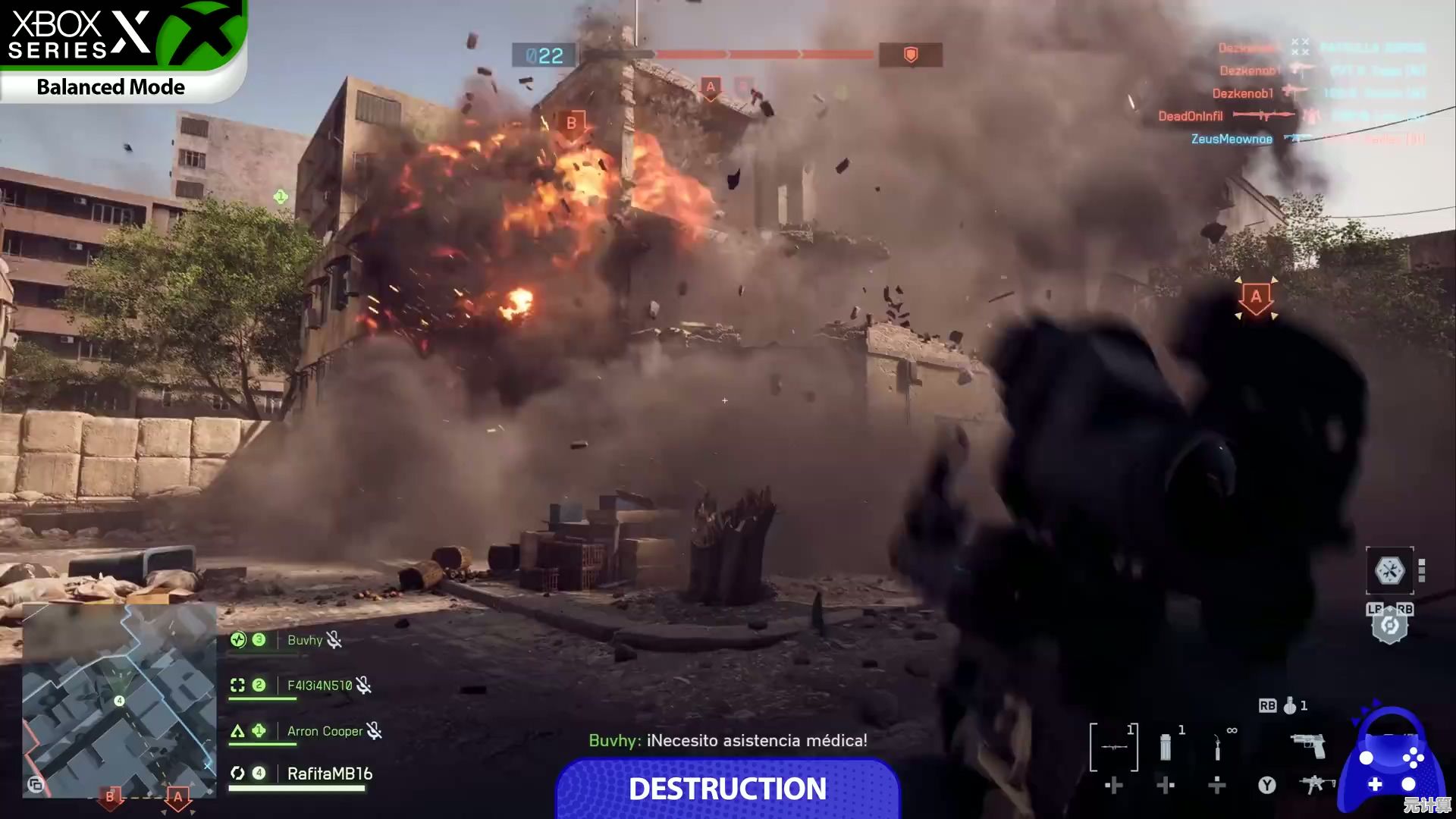Open the minimap
The height and width of the screenshot is (819, 1456).
click(x=119, y=699)
